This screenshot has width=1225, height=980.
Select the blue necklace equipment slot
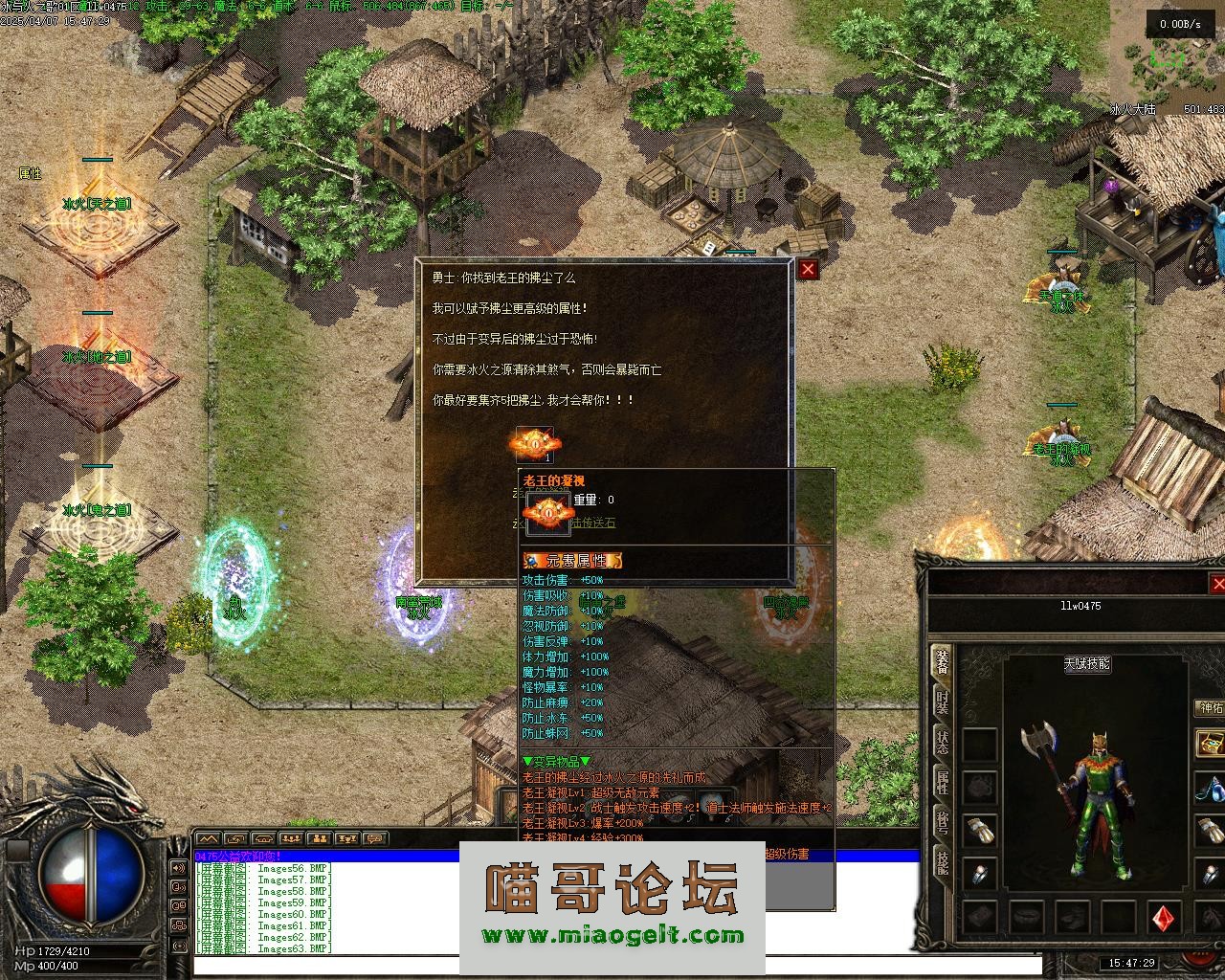pos(1211,790)
